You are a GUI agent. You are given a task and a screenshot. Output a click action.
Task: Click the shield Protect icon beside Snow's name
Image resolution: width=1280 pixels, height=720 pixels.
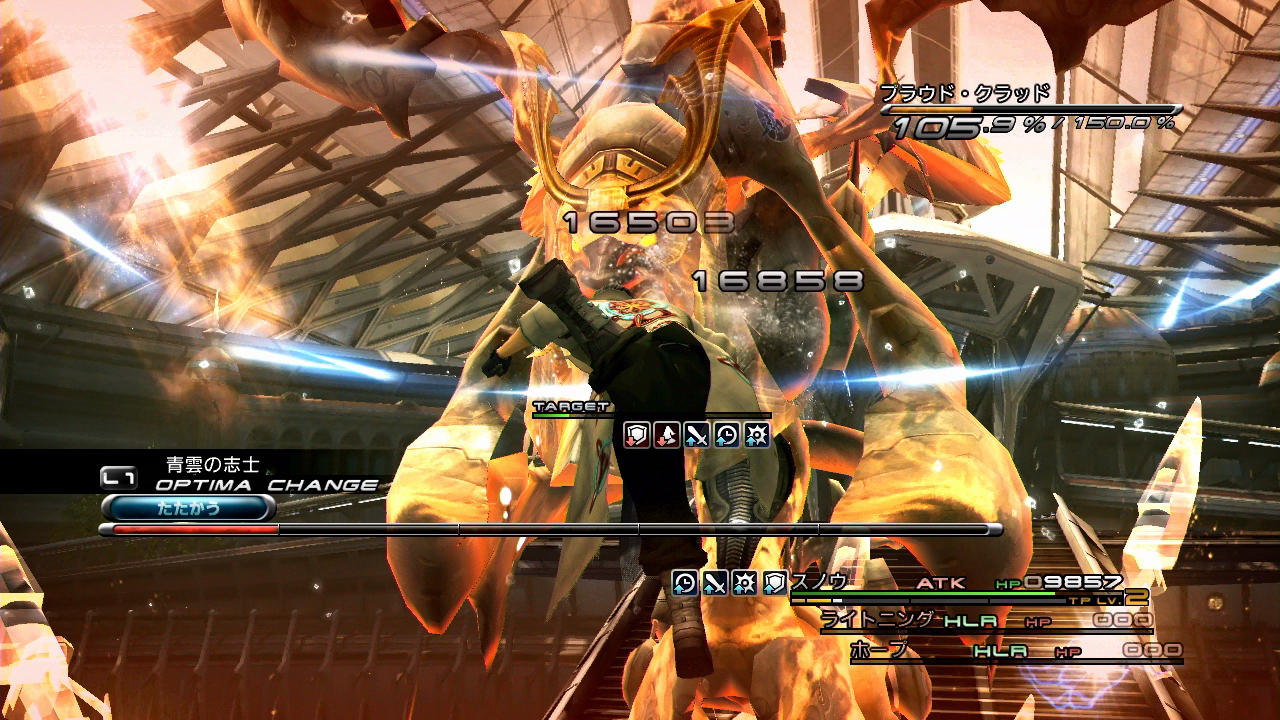pos(775,583)
